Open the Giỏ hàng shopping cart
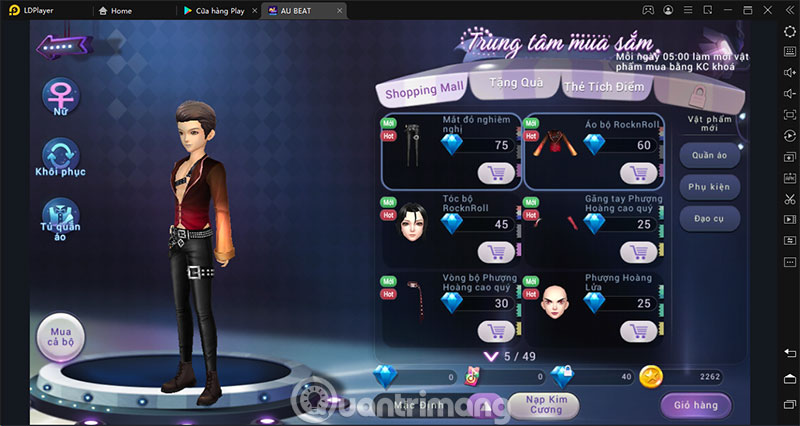 pos(695,405)
